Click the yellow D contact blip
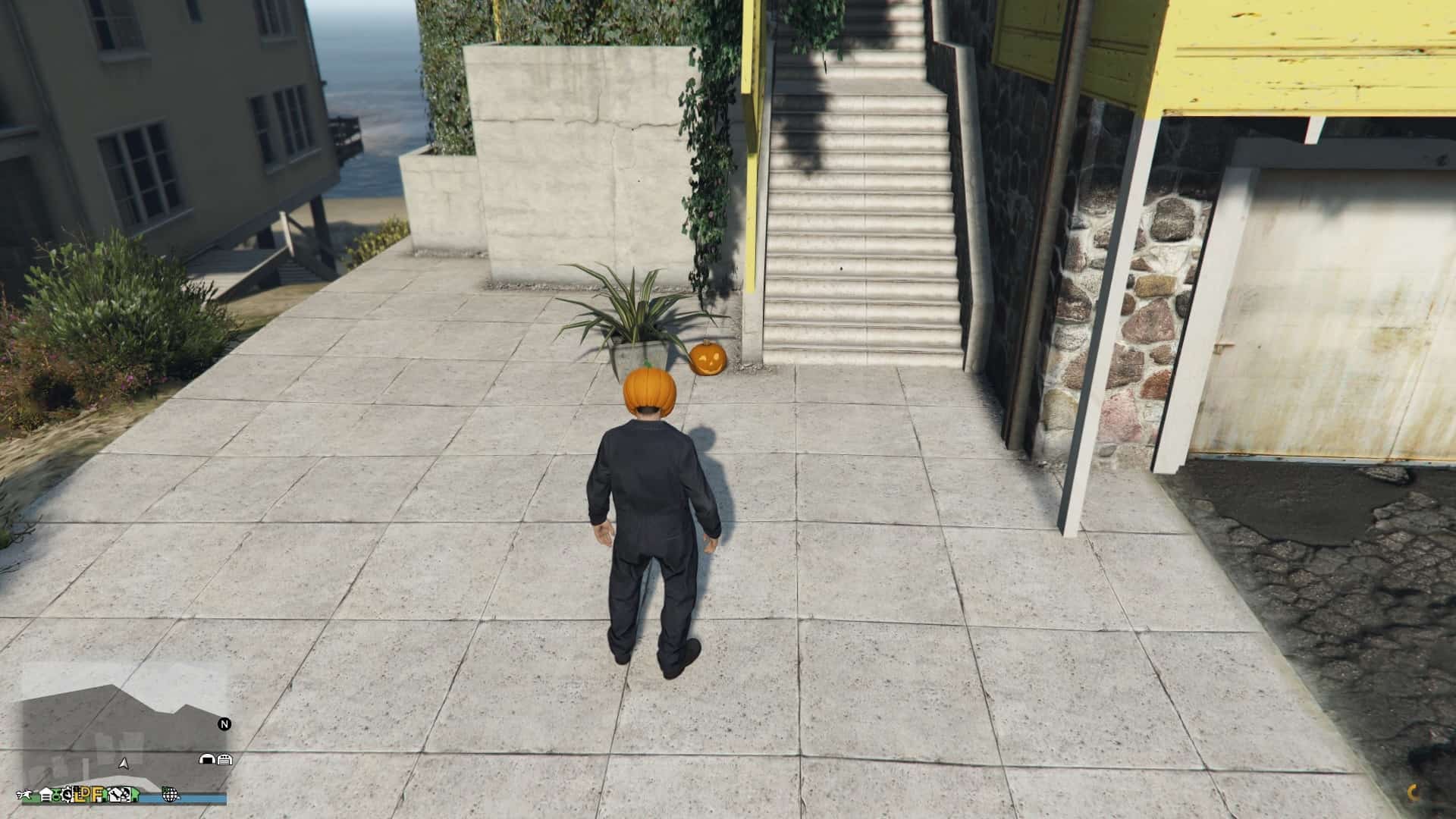The width and height of the screenshot is (1456, 819). pos(87,795)
